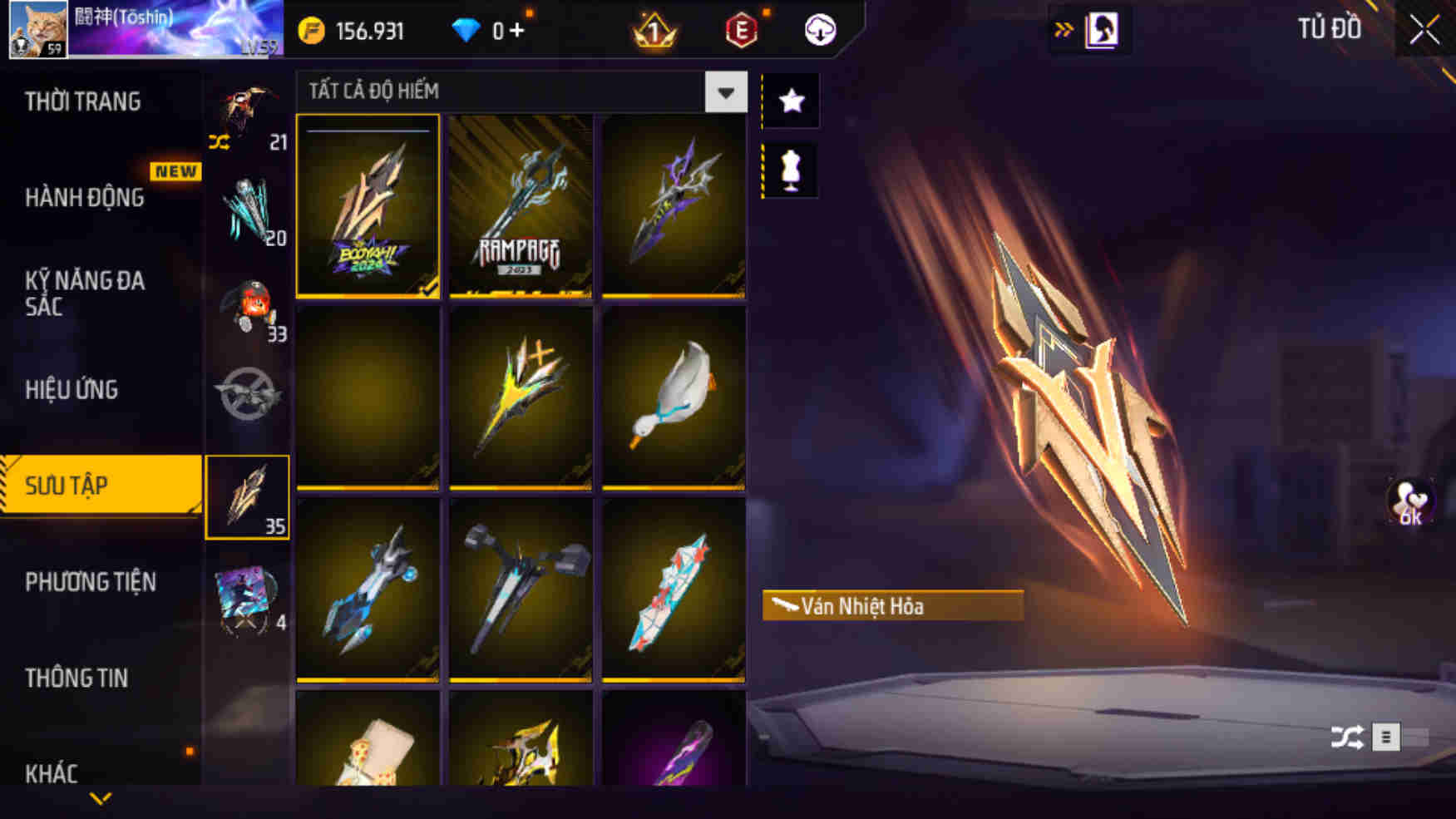
Task: Open the red E event badge icon
Action: (743, 30)
